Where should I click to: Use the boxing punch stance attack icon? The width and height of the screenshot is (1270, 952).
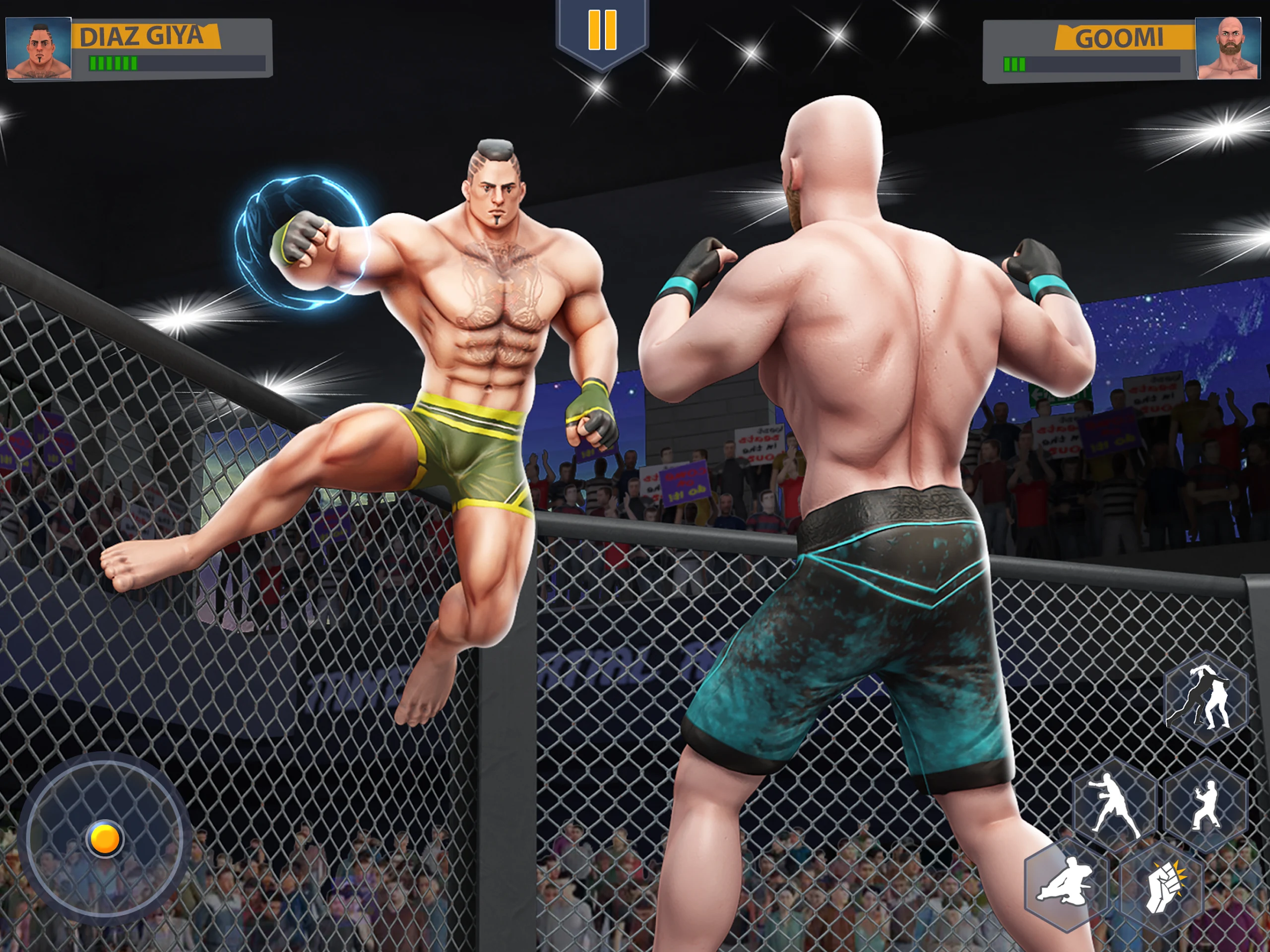(1114, 805)
